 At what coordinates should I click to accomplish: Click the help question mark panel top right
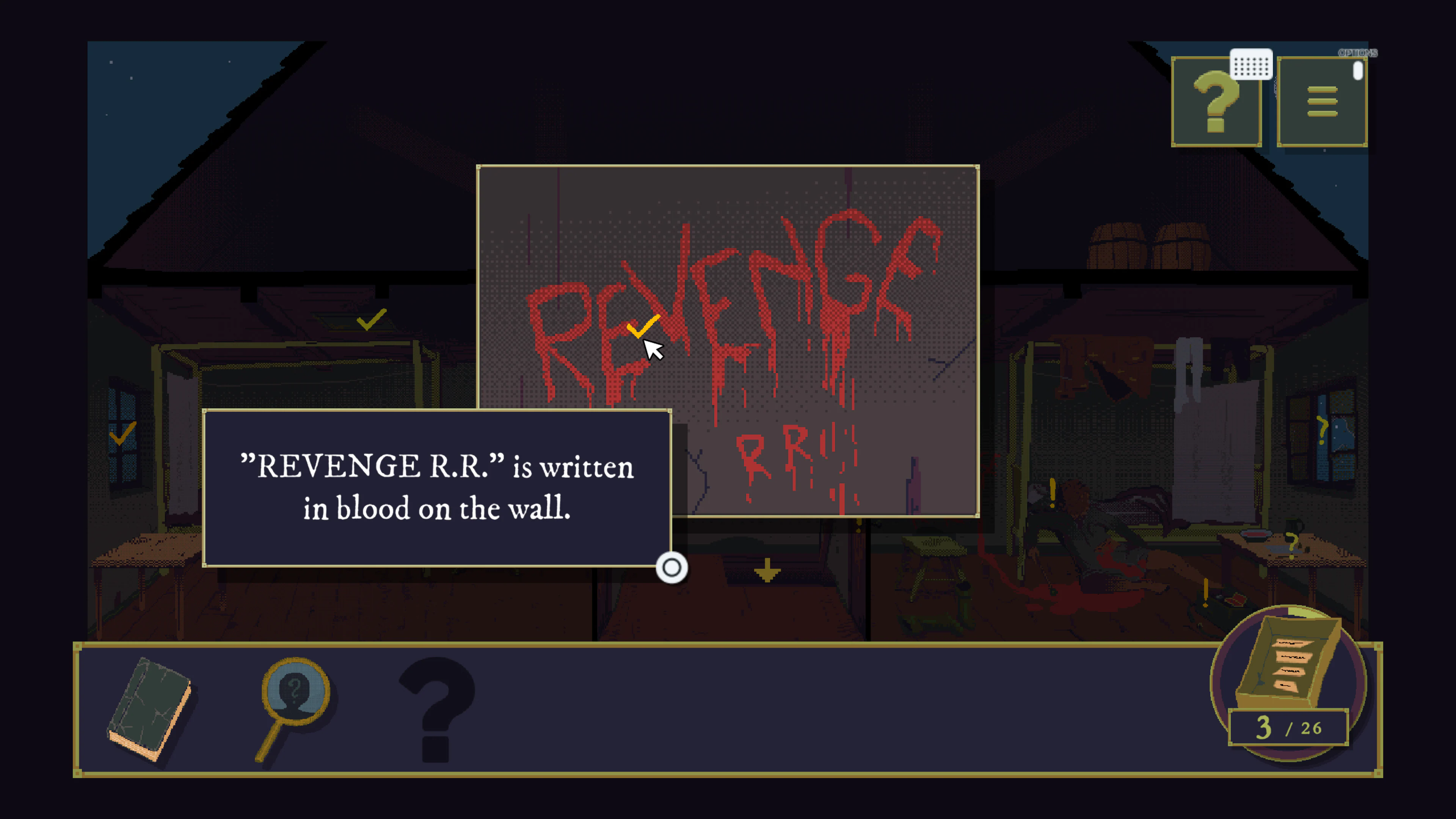(x=1217, y=102)
